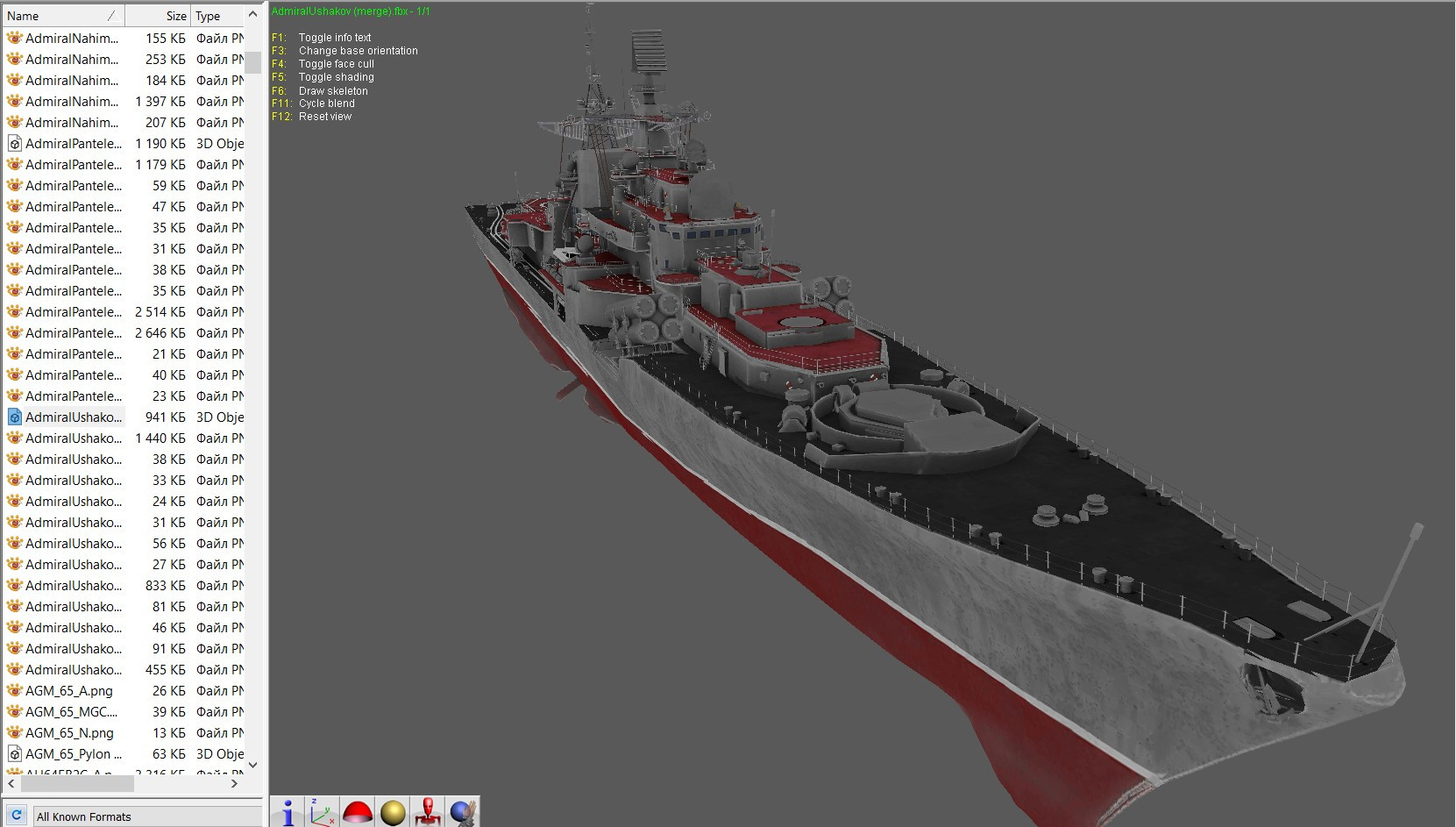Image resolution: width=1456 pixels, height=827 pixels.
Task: Click the blue sphere blend mode icon
Action: point(463,811)
